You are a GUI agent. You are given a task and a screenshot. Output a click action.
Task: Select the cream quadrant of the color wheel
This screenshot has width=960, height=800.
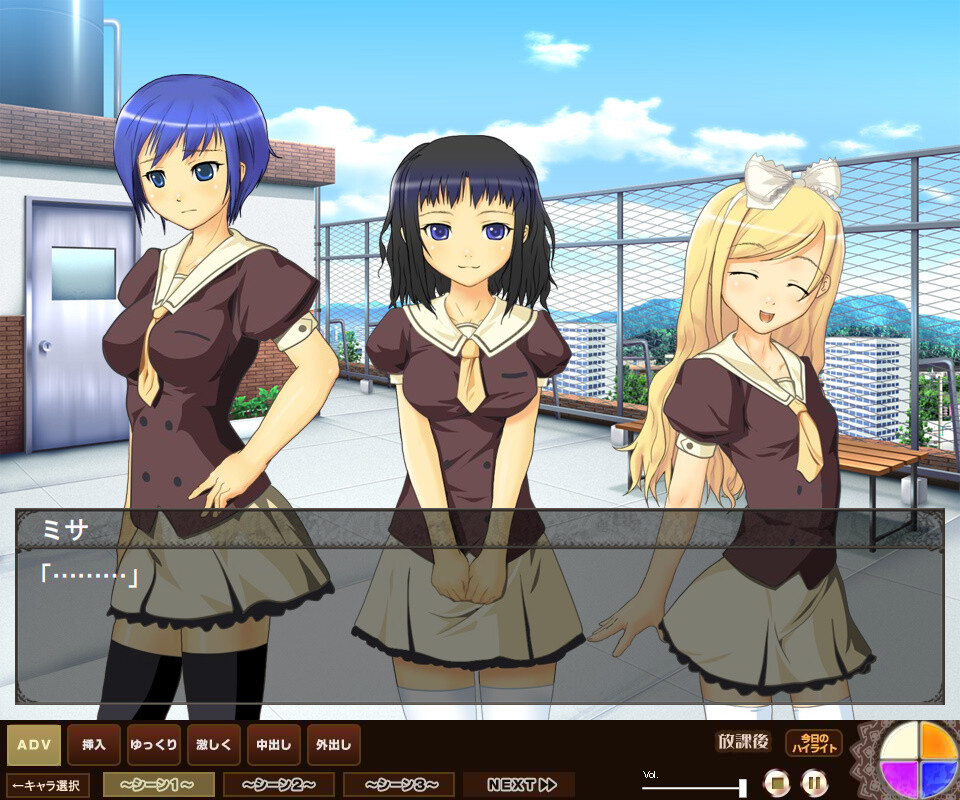click(x=900, y=744)
